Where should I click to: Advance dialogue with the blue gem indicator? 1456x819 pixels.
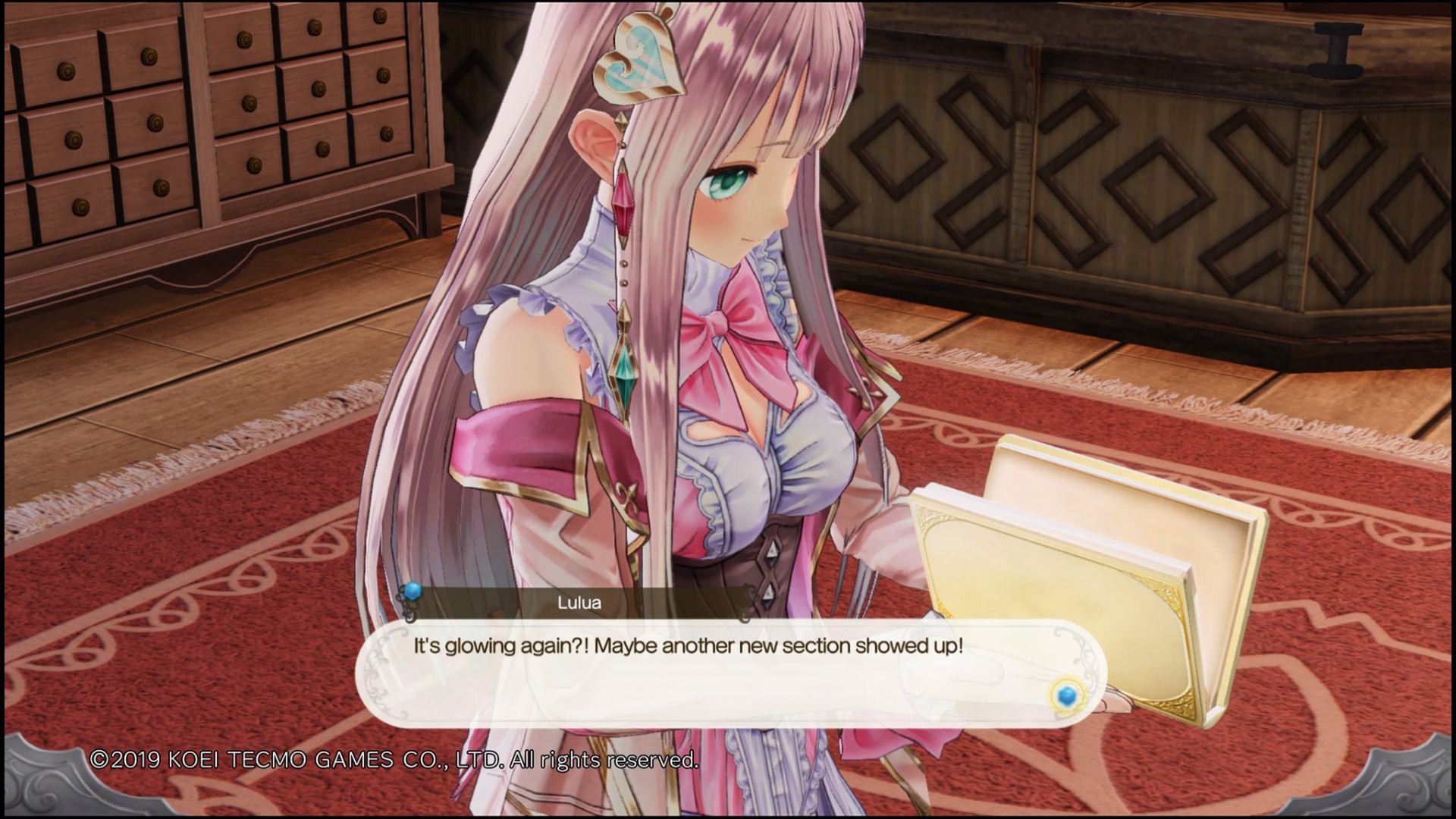[1066, 695]
